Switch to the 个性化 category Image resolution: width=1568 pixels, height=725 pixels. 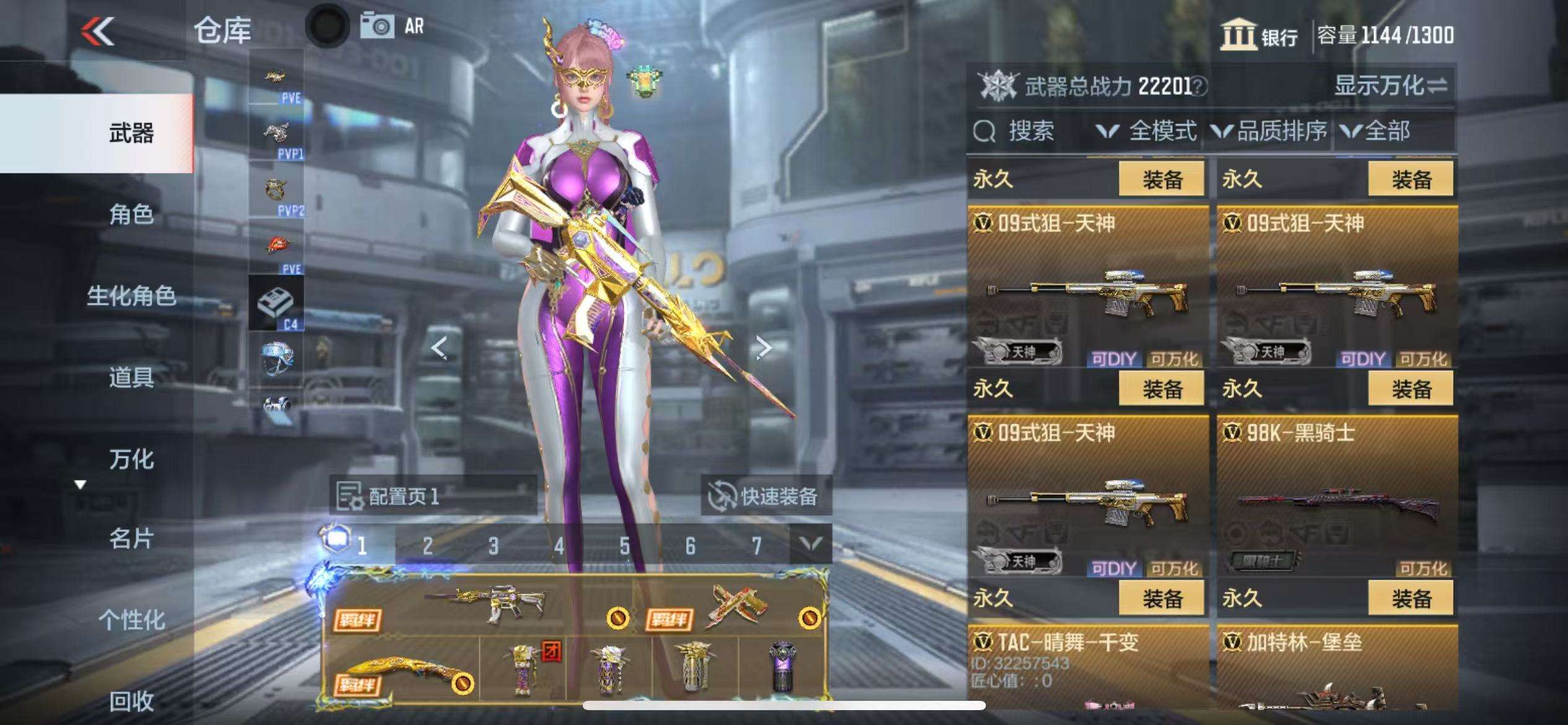(131, 620)
